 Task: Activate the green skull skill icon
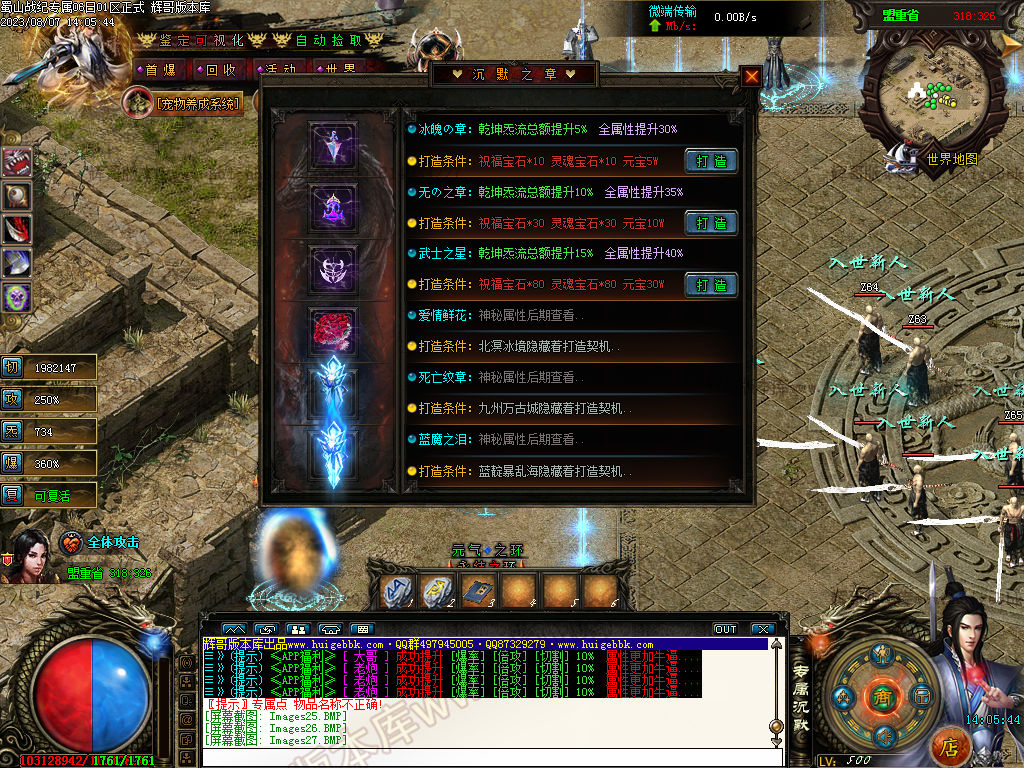[x=17, y=297]
